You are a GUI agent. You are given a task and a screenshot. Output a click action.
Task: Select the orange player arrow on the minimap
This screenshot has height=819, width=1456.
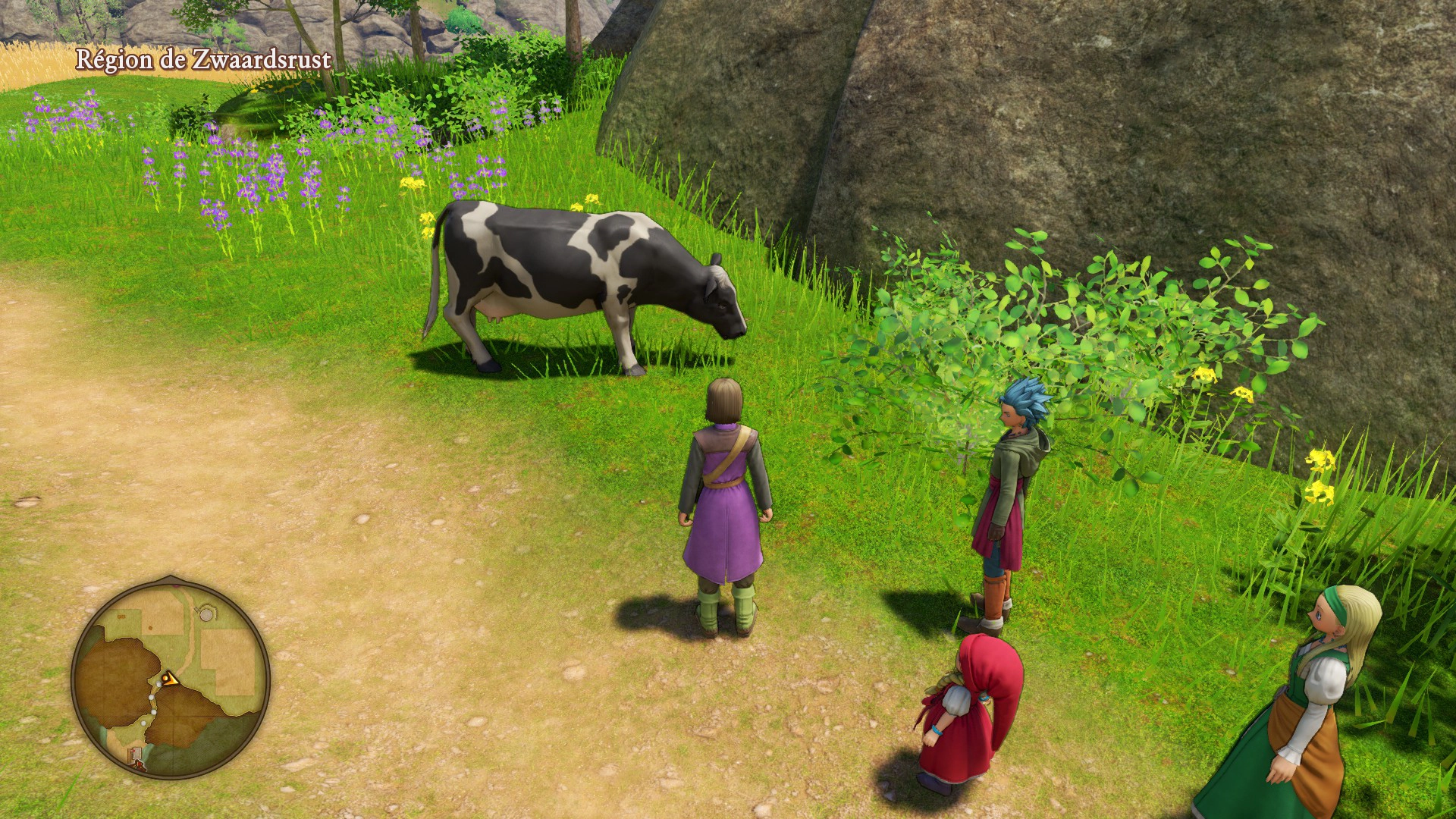(171, 679)
